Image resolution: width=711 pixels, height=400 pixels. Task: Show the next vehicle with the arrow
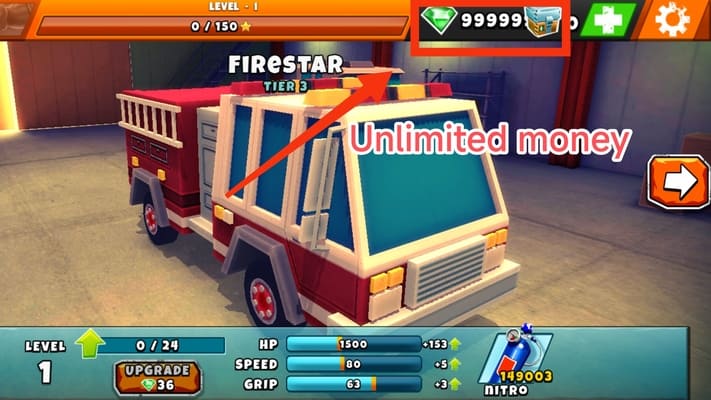click(x=678, y=182)
